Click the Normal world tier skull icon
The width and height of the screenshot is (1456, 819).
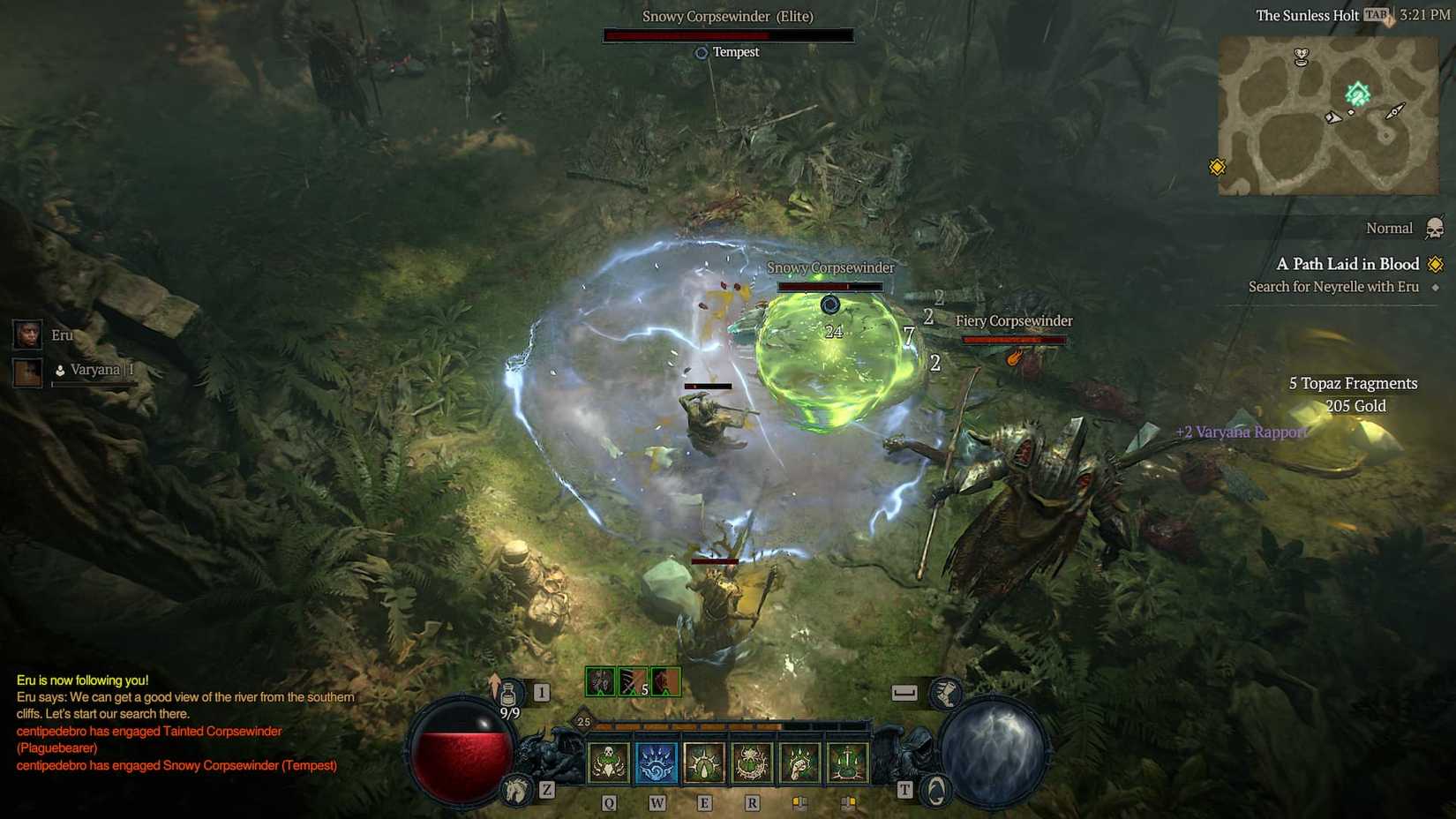tap(1435, 228)
